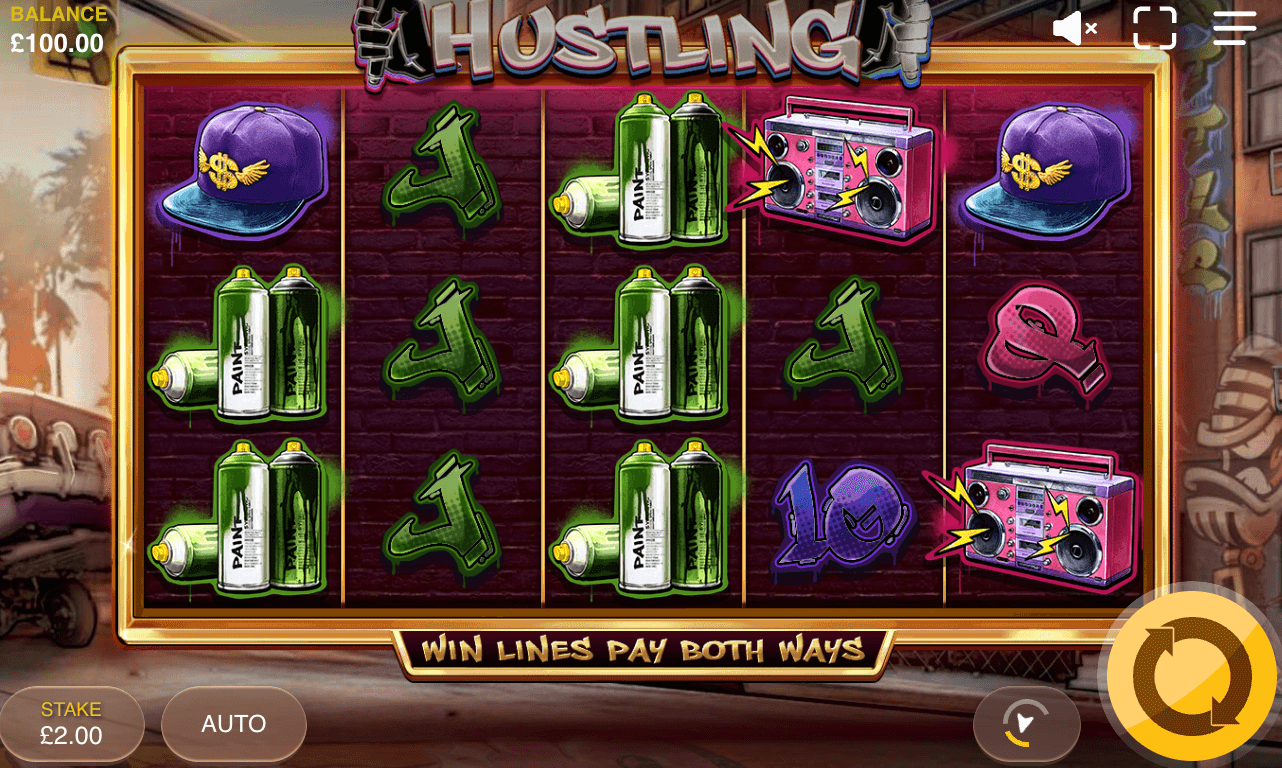The width and height of the screenshot is (1282, 768).
Task: Expand the AUTO spin options
Action: (233, 724)
